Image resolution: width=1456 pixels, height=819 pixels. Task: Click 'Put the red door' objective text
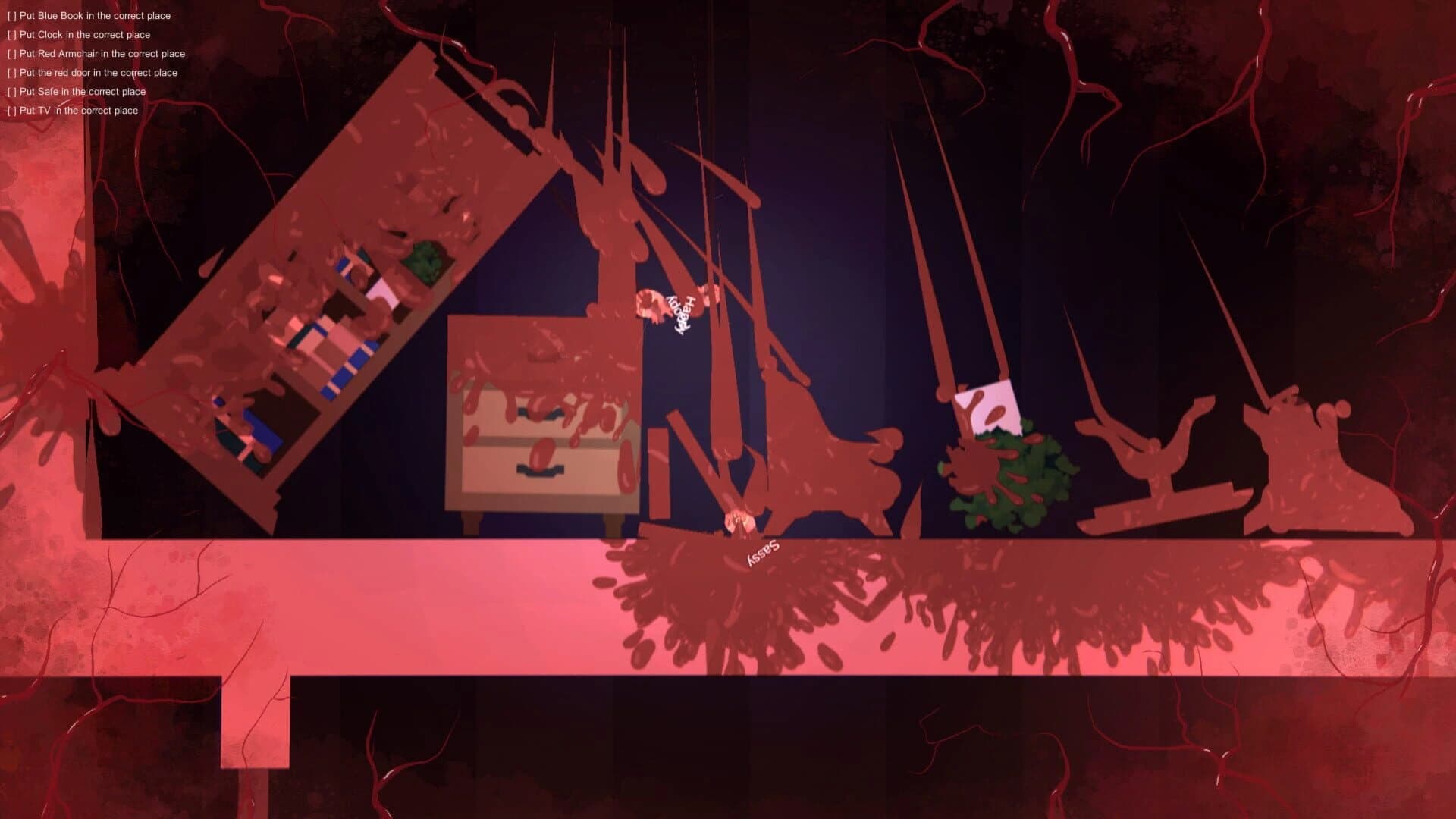[92, 72]
